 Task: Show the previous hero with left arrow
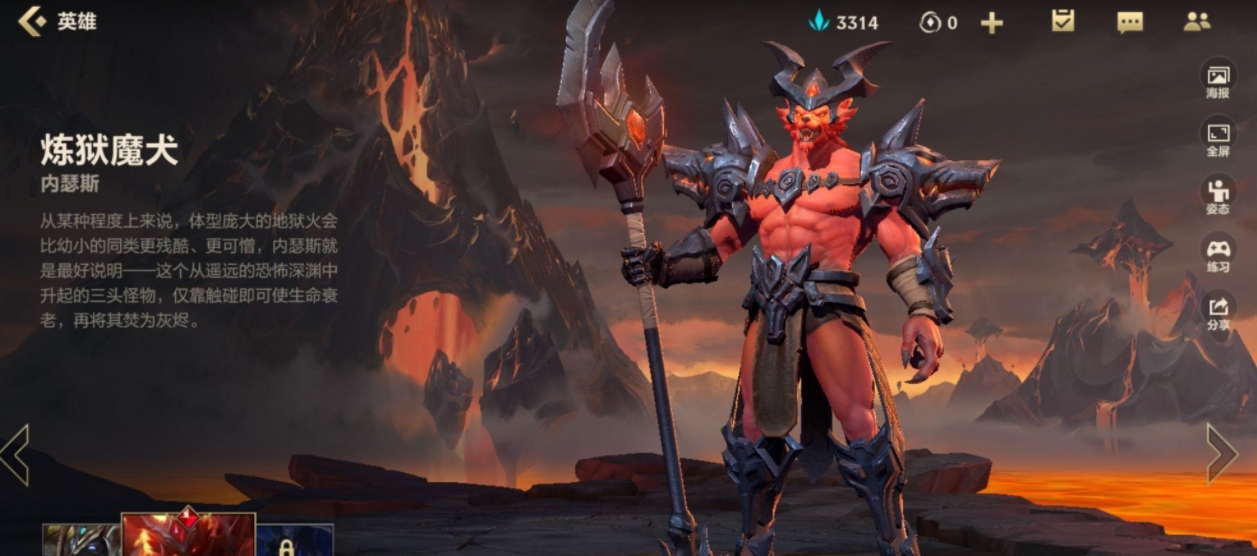click(15, 455)
